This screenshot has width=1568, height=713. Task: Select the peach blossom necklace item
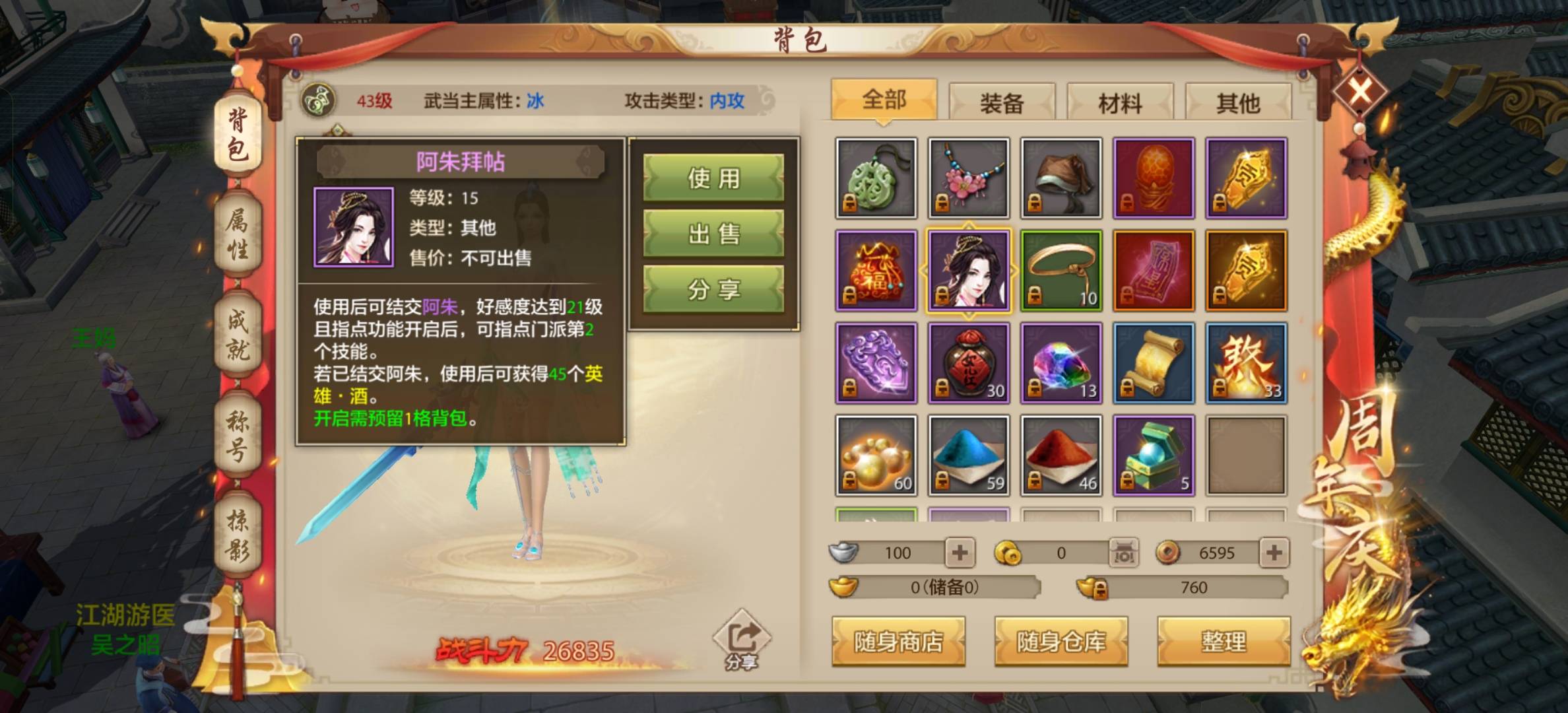pyautogui.click(x=967, y=176)
